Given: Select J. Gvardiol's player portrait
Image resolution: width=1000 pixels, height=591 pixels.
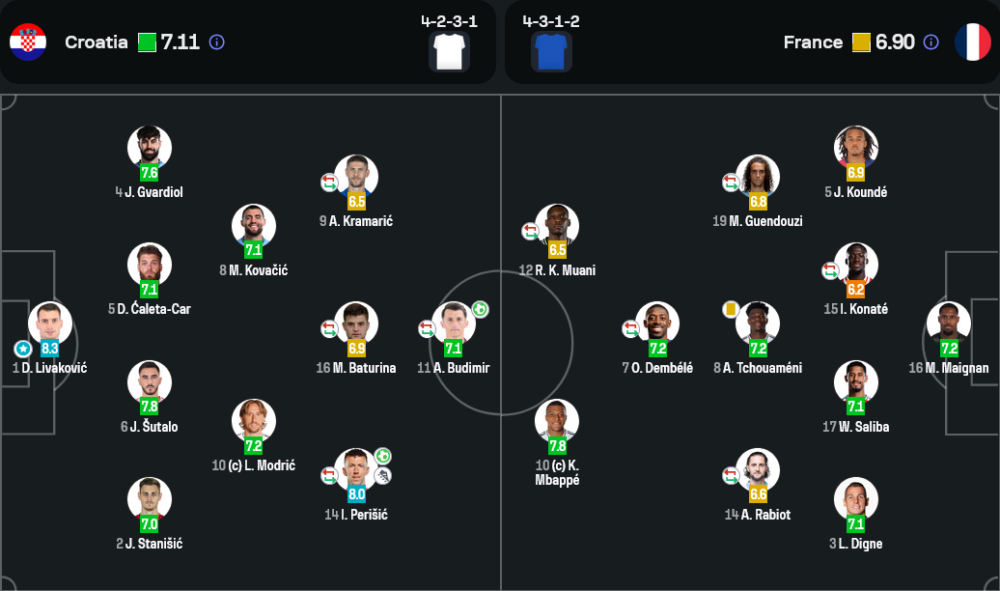Looking at the screenshot, I should click(x=149, y=147).
